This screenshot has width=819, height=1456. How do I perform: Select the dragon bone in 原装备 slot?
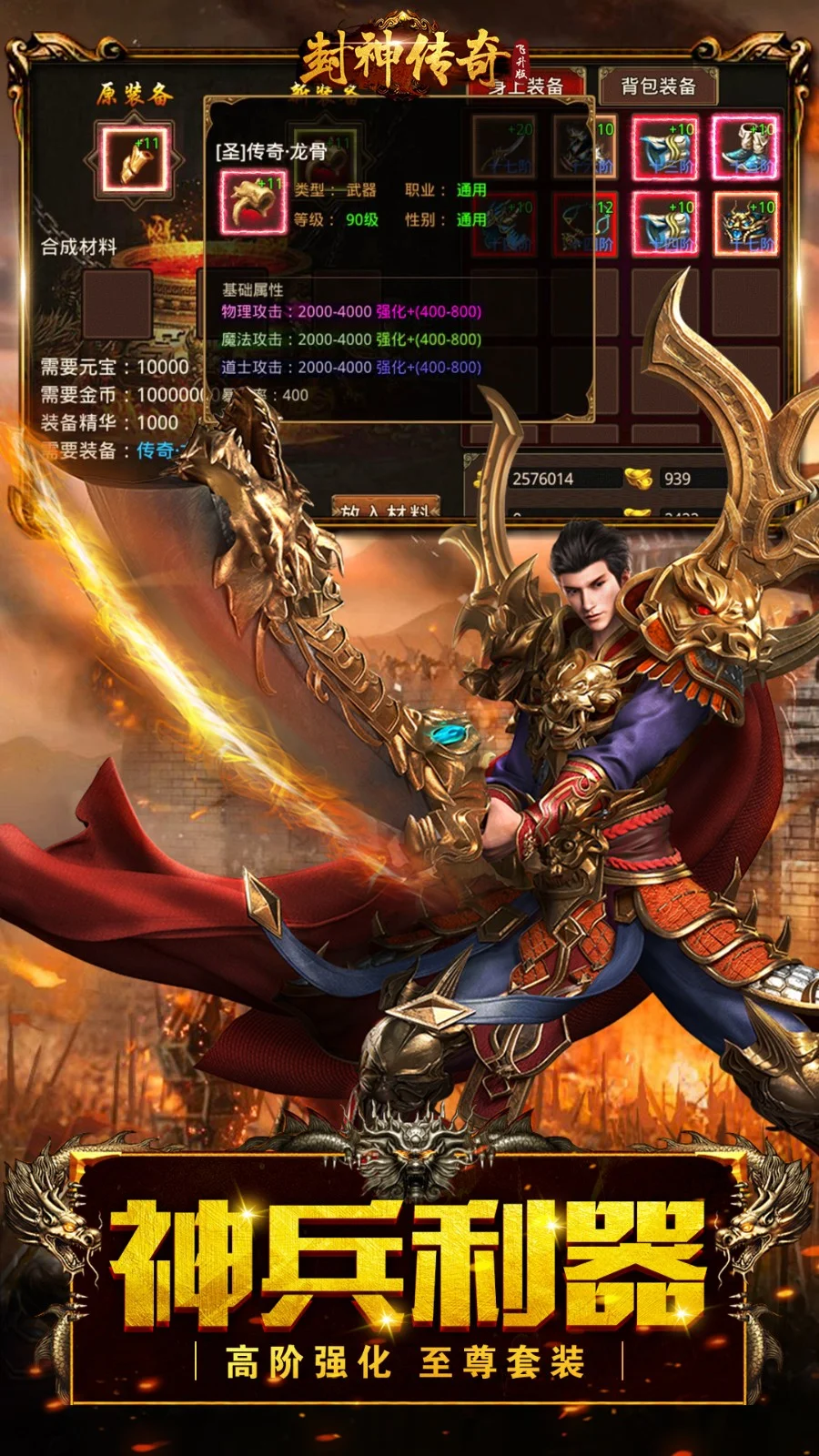[135, 161]
